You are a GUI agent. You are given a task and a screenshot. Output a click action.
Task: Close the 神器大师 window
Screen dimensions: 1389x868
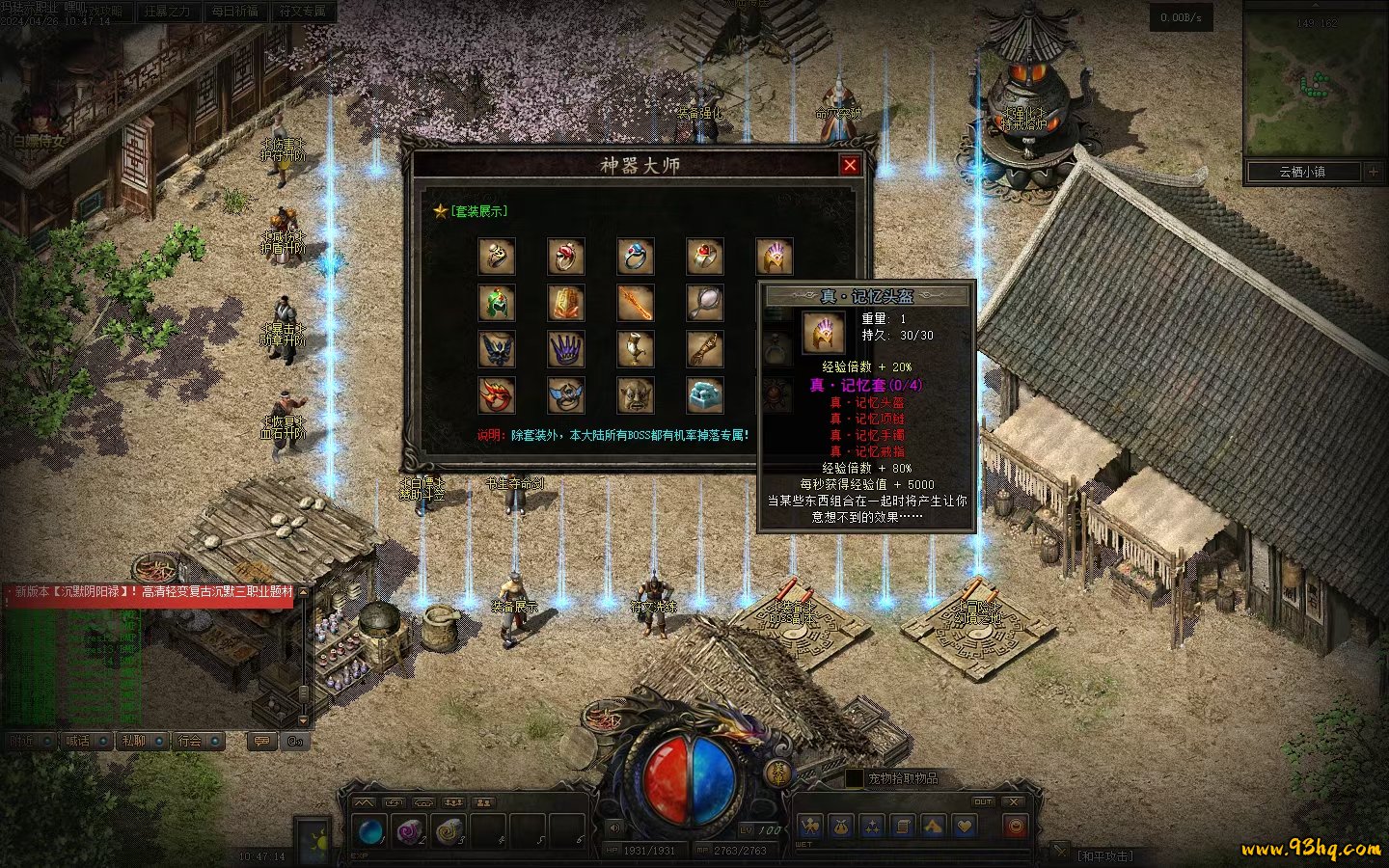pyautogui.click(x=850, y=165)
